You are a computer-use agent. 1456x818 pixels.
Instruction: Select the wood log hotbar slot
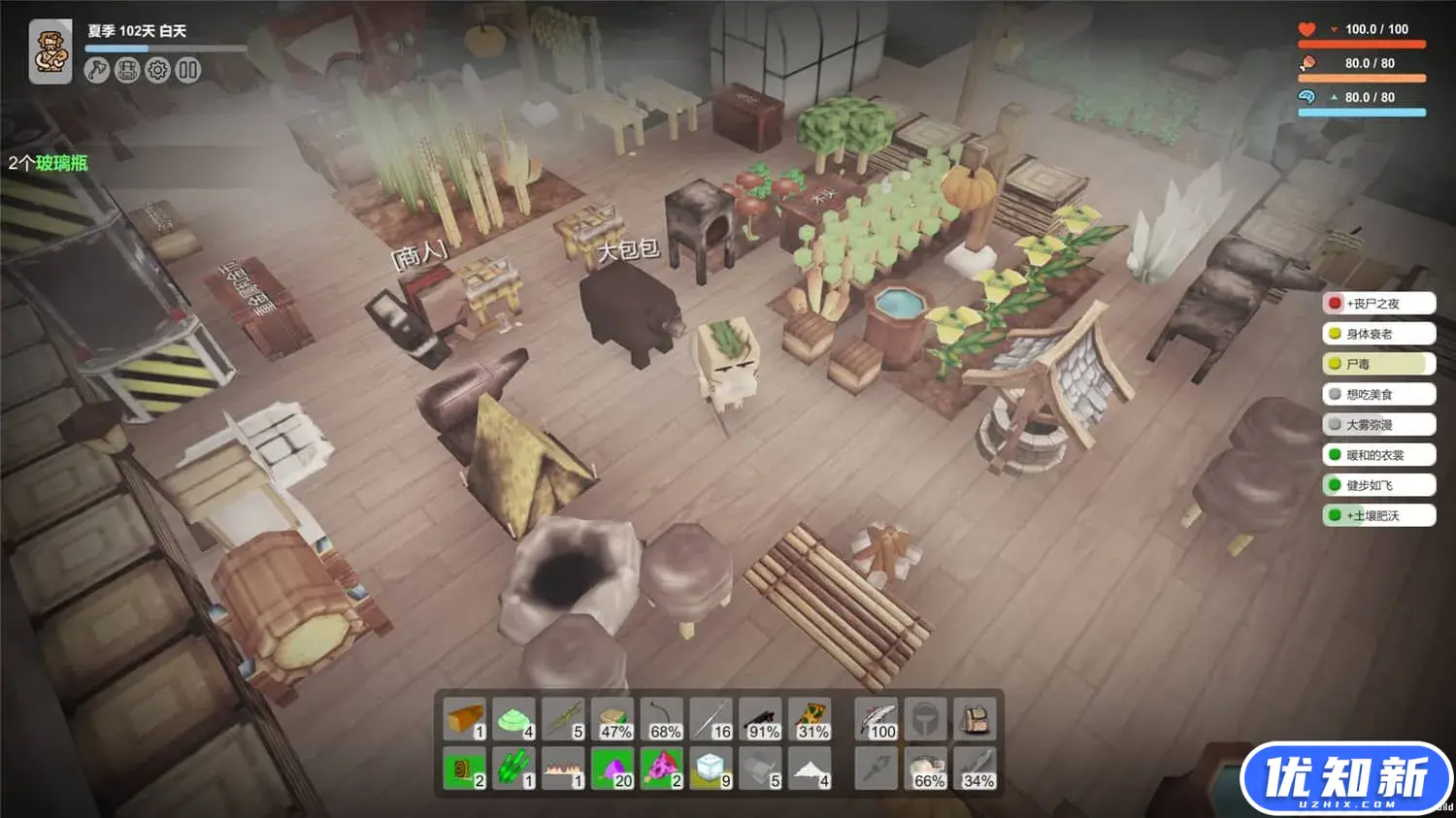tap(465, 720)
